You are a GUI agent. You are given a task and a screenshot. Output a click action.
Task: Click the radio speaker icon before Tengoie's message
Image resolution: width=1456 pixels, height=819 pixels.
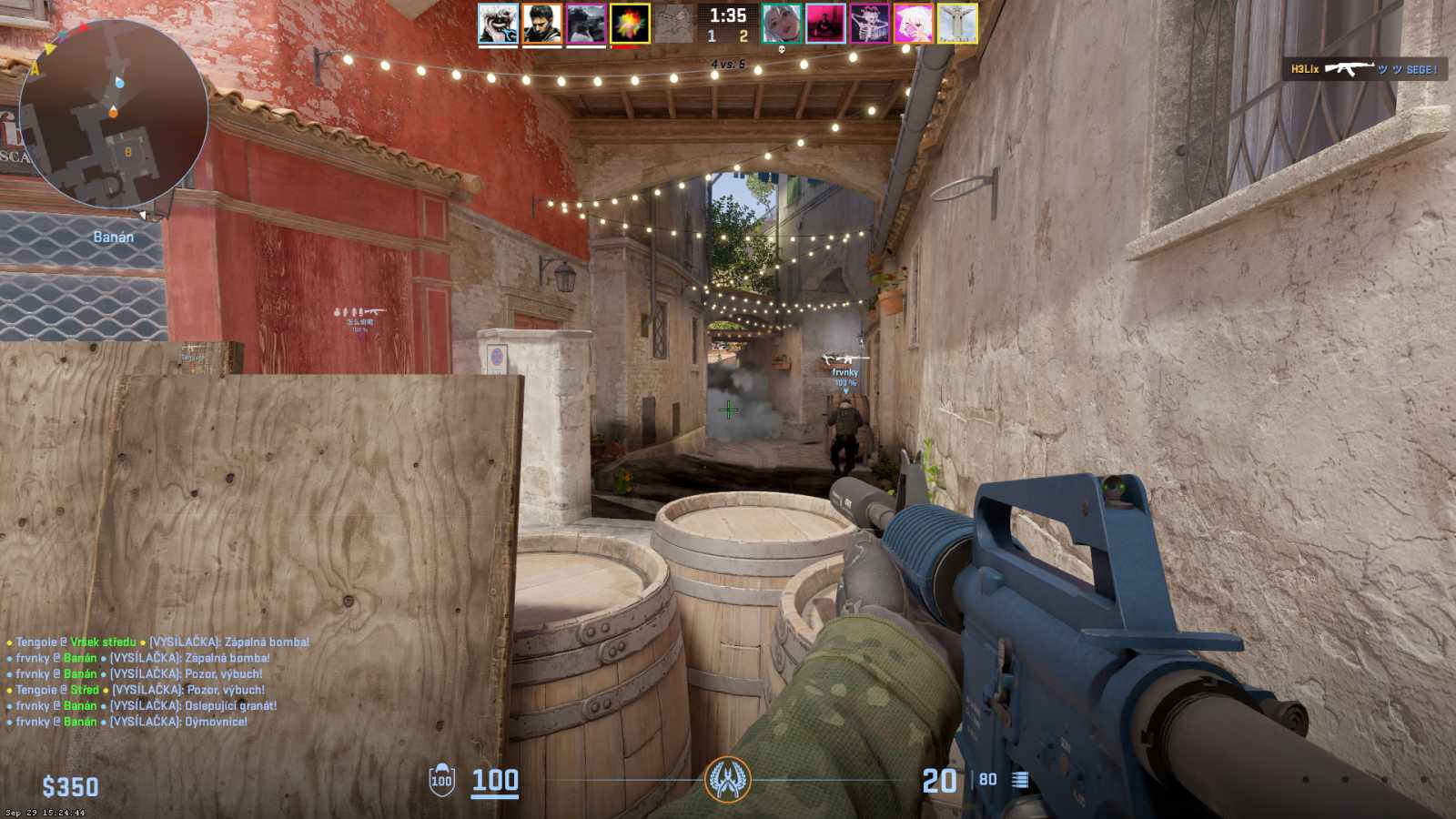coord(9,641)
